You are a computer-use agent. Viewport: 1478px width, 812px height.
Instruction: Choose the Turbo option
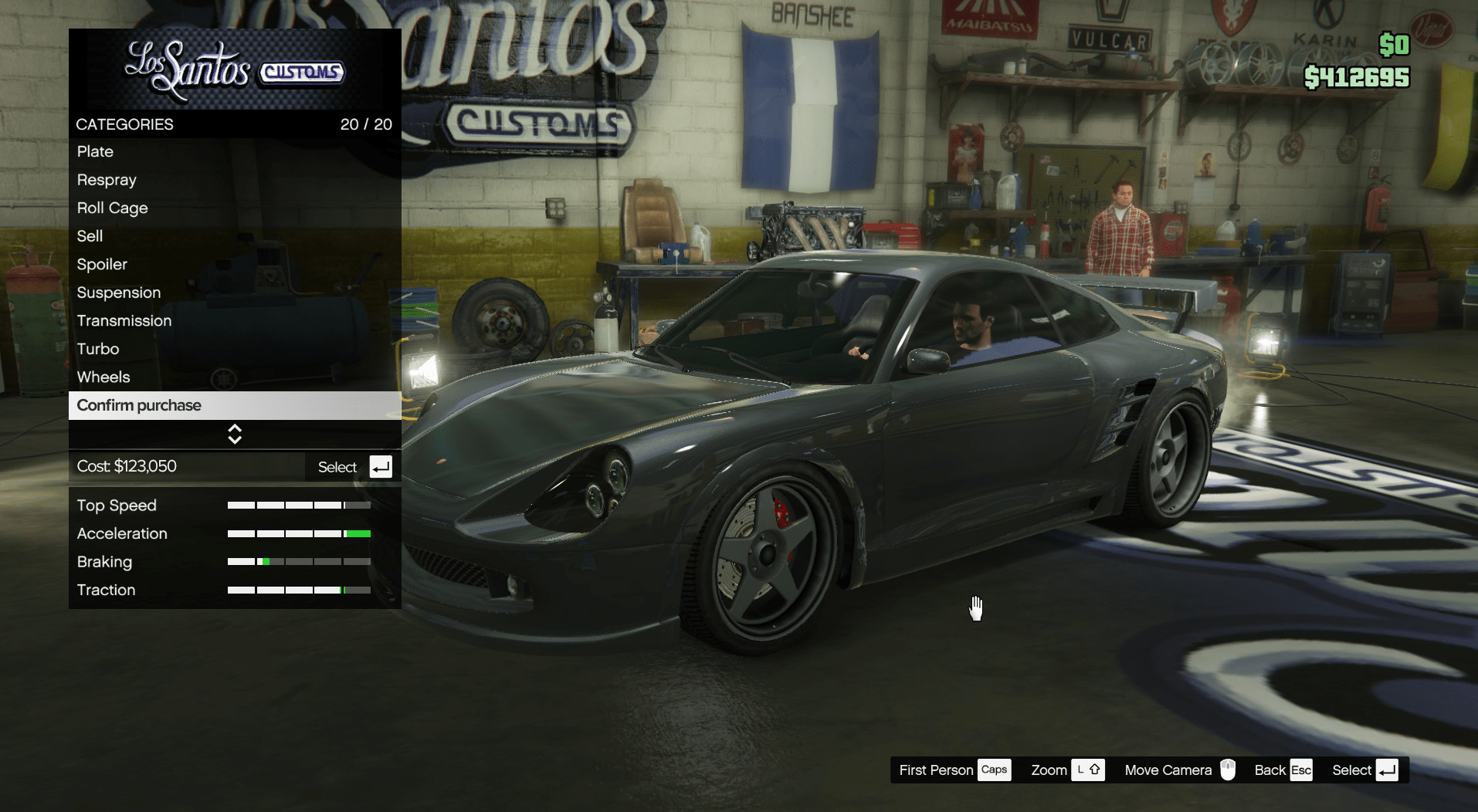coord(98,349)
